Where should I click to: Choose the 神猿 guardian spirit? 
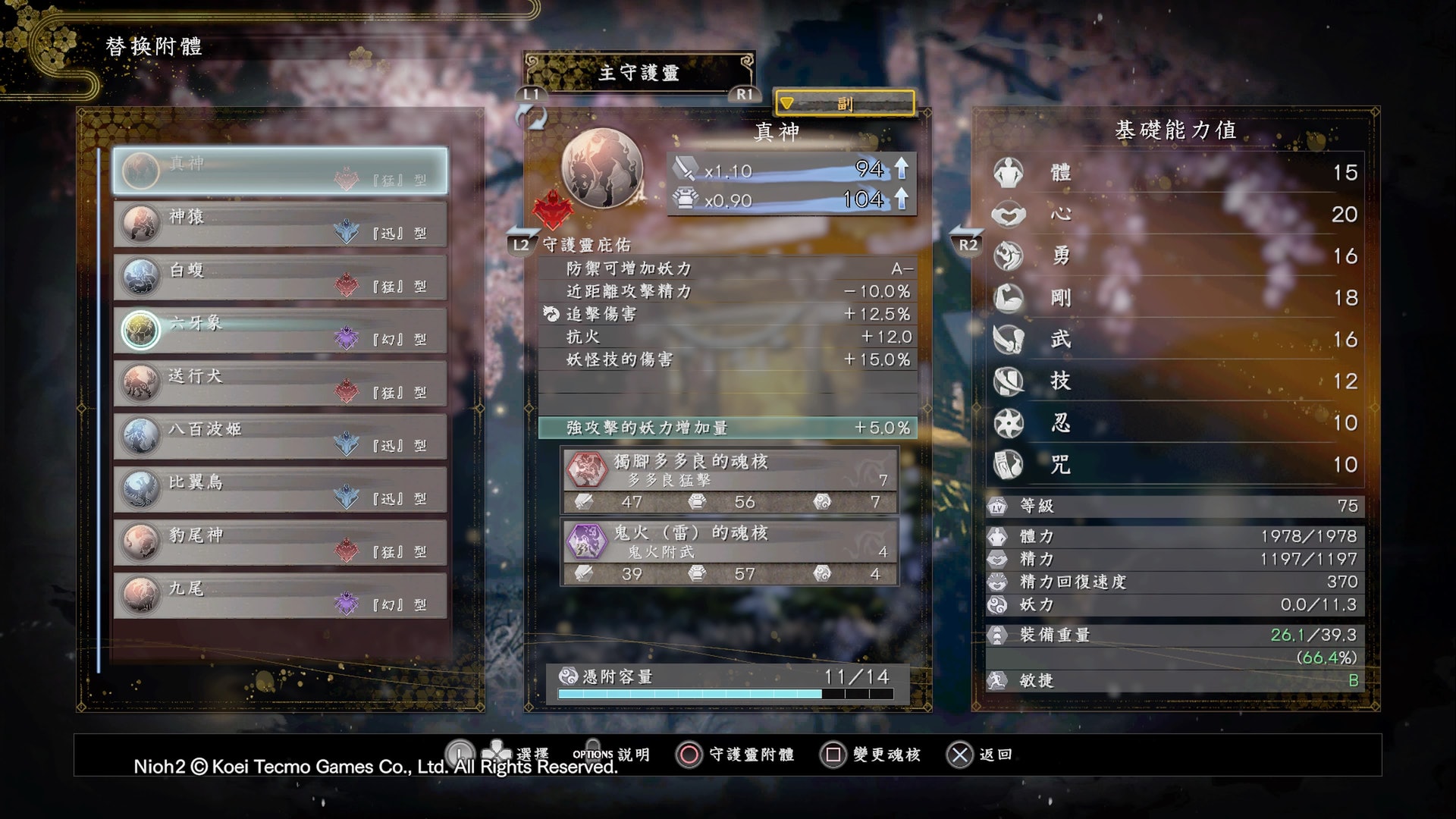click(x=280, y=224)
